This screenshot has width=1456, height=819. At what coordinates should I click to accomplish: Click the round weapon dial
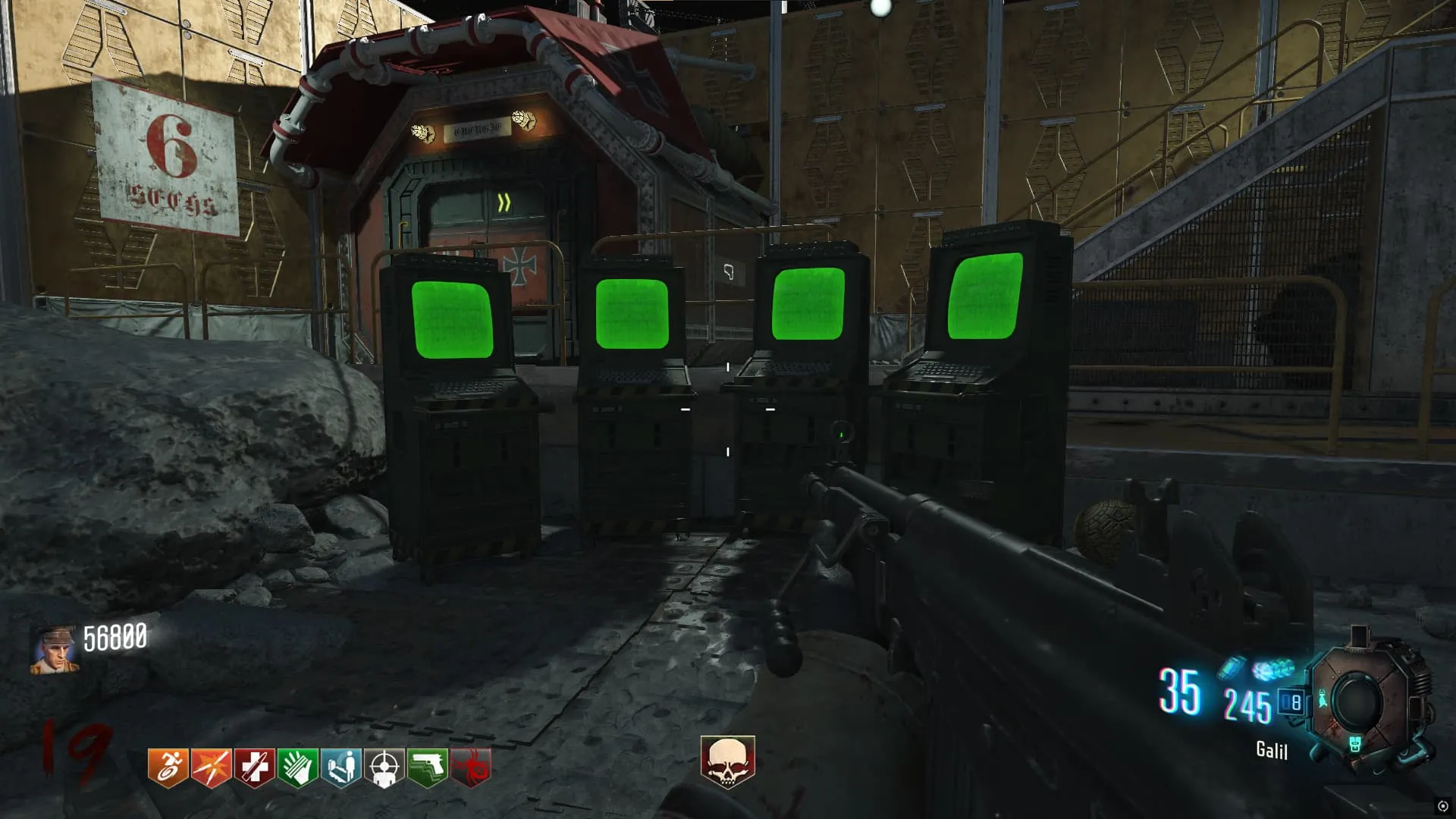[x=1357, y=700]
